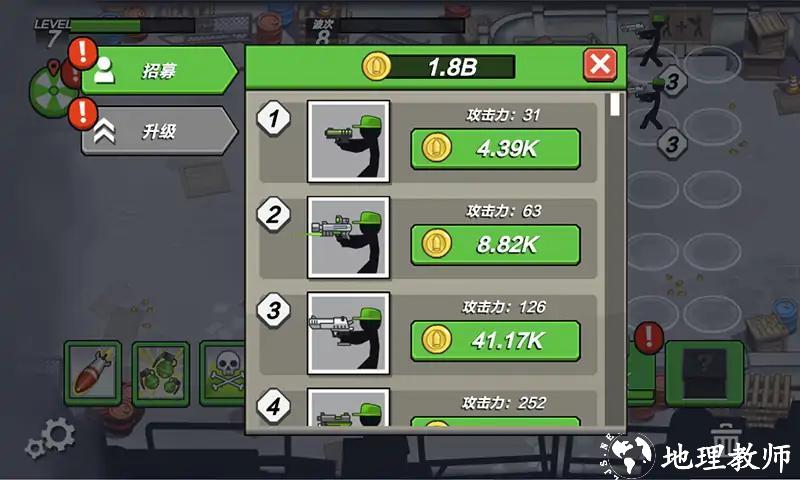Viewport: 800px width, 480px height.
Task: Open the green mystery box
Action: coord(705,372)
